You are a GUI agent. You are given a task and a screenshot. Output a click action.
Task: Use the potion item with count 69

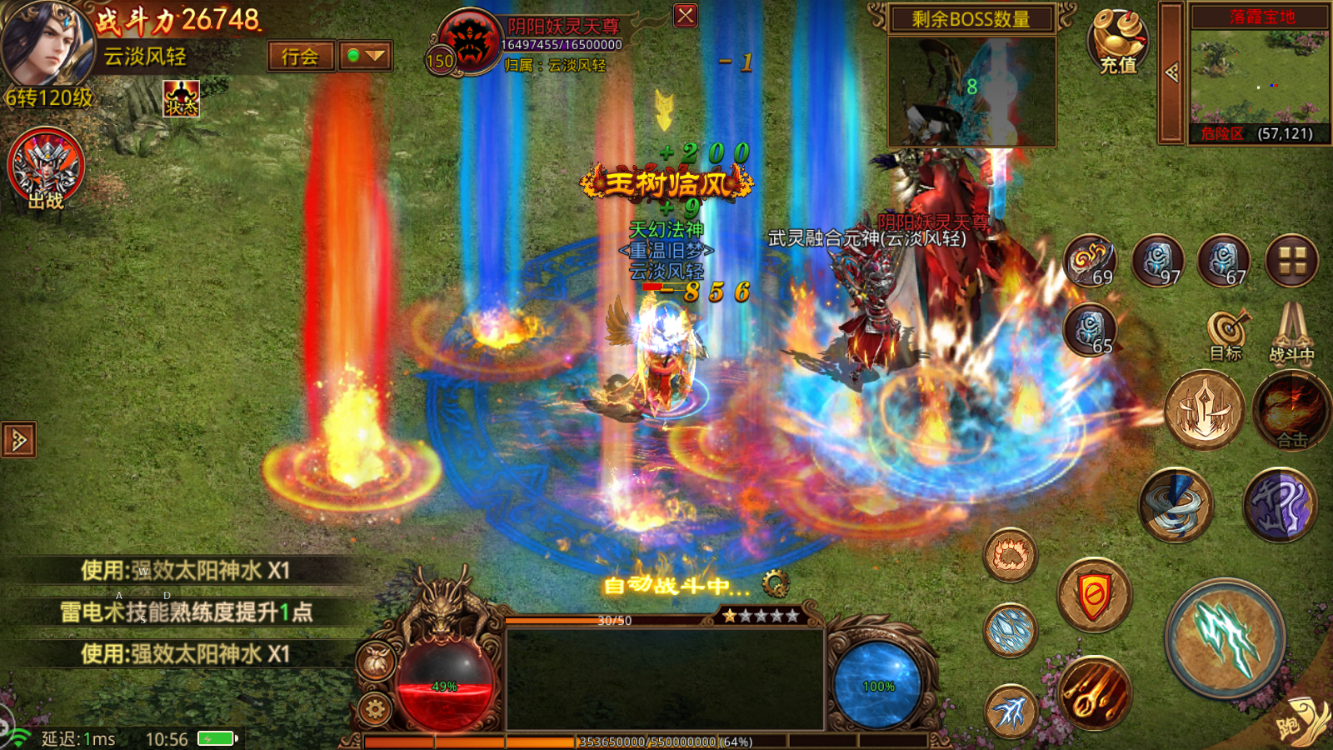click(1089, 260)
